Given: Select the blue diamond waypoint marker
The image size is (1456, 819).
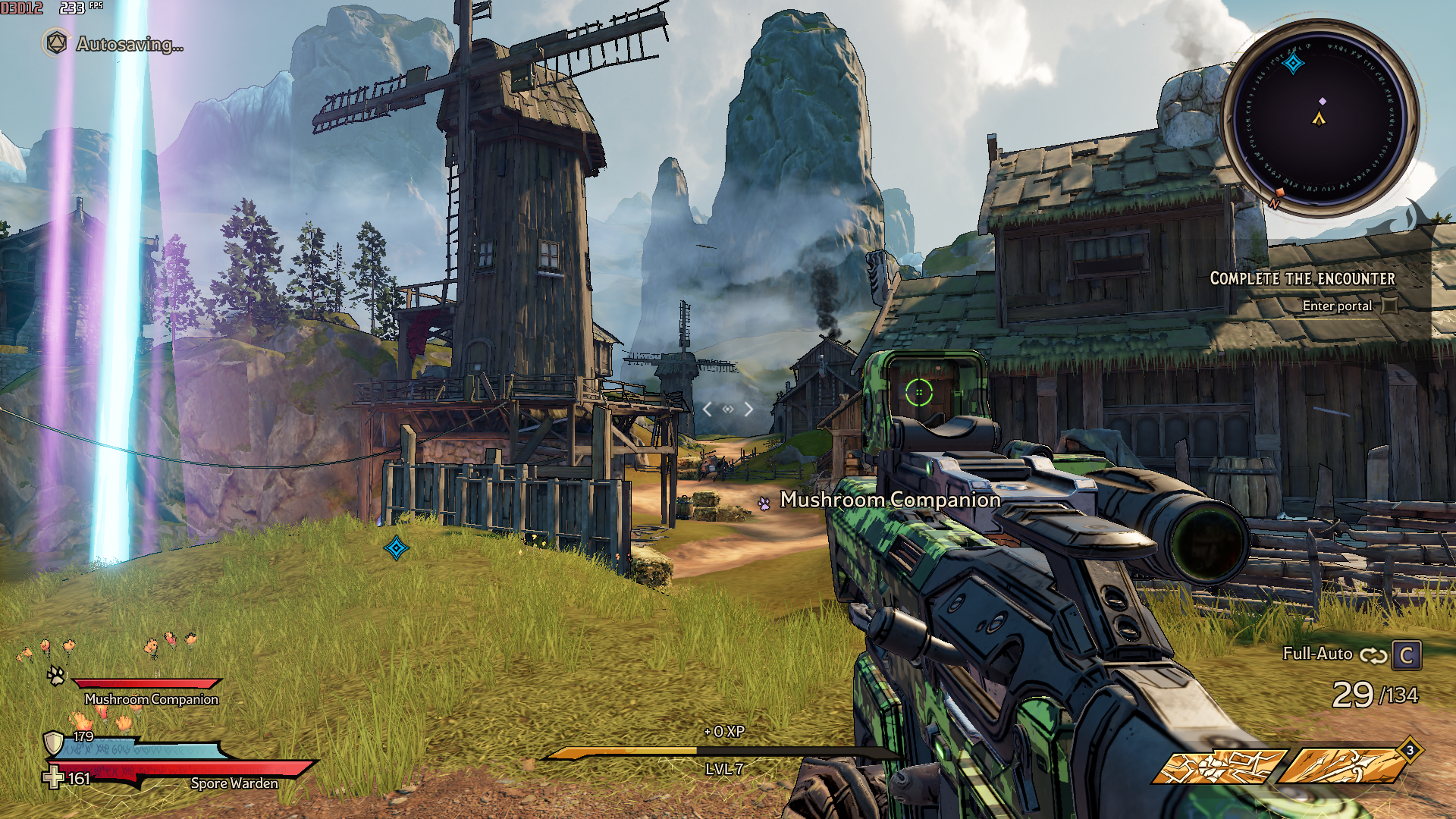Looking at the screenshot, I should [396, 548].
